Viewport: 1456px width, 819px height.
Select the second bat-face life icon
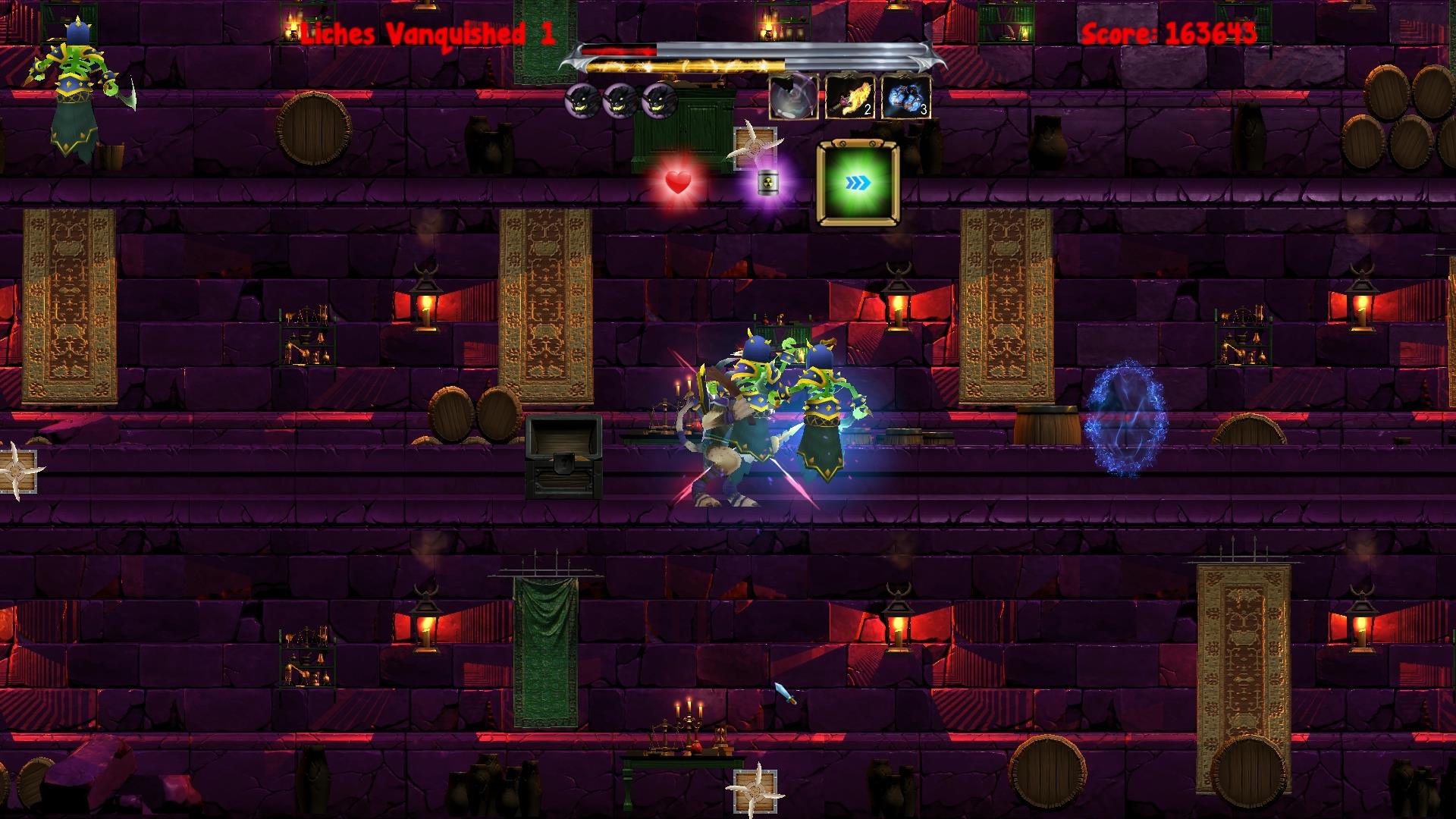point(620,102)
